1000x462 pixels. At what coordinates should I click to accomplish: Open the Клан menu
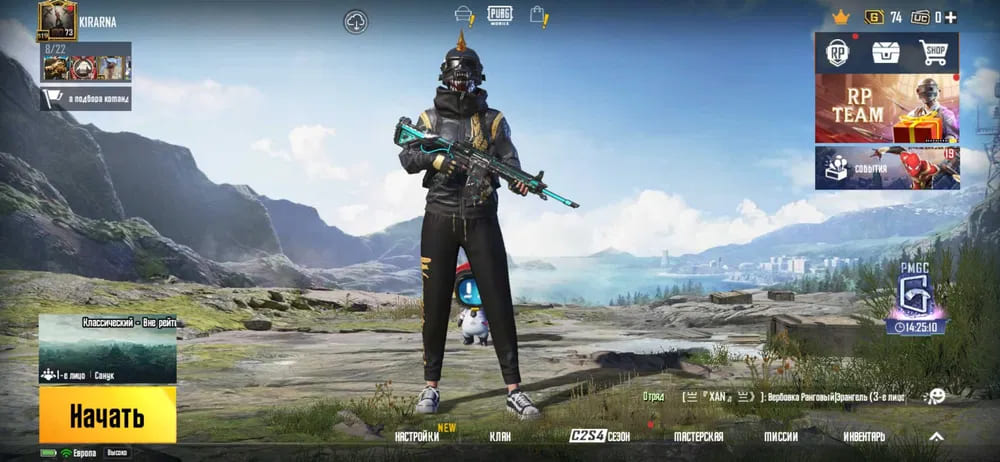(500, 437)
